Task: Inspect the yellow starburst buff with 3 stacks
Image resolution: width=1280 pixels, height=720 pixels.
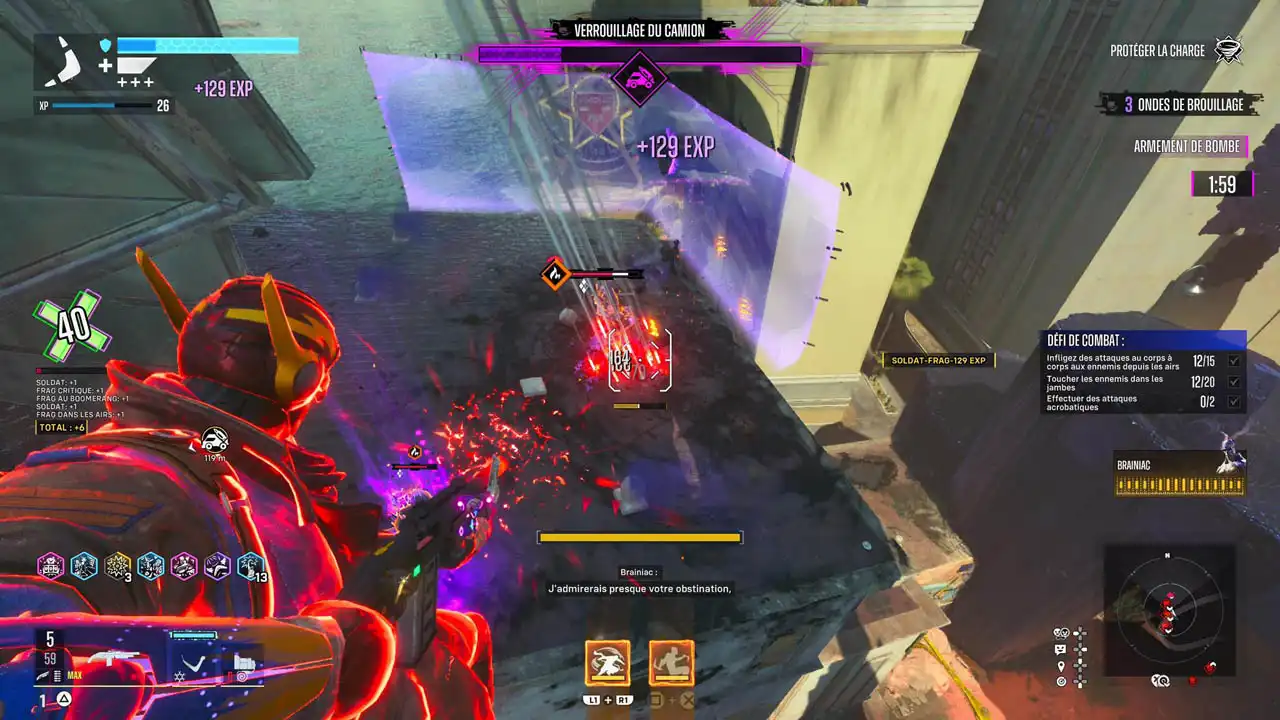Action: coord(118,567)
